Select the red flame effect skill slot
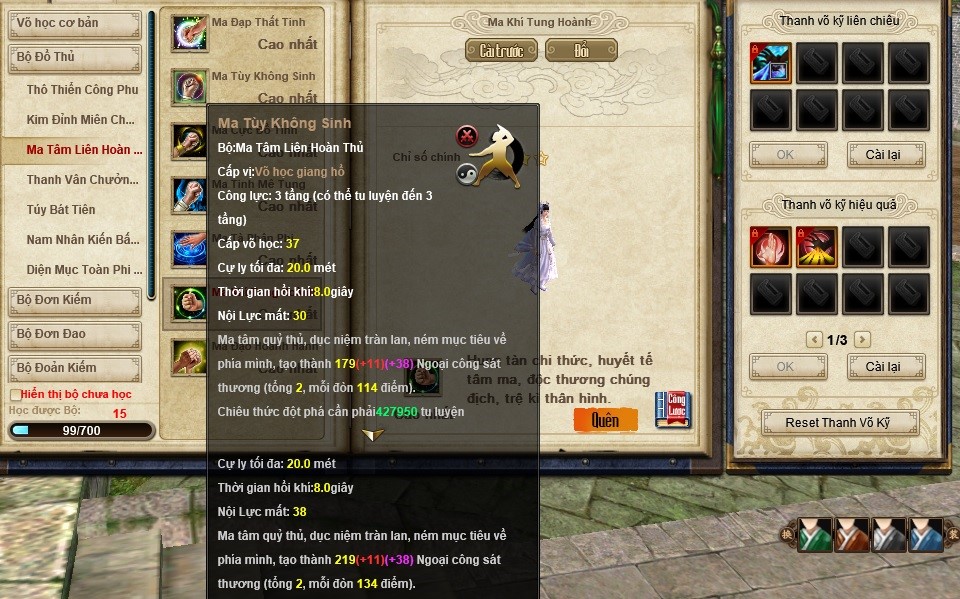Image resolution: width=960 pixels, height=599 pixels. point(770,247)
